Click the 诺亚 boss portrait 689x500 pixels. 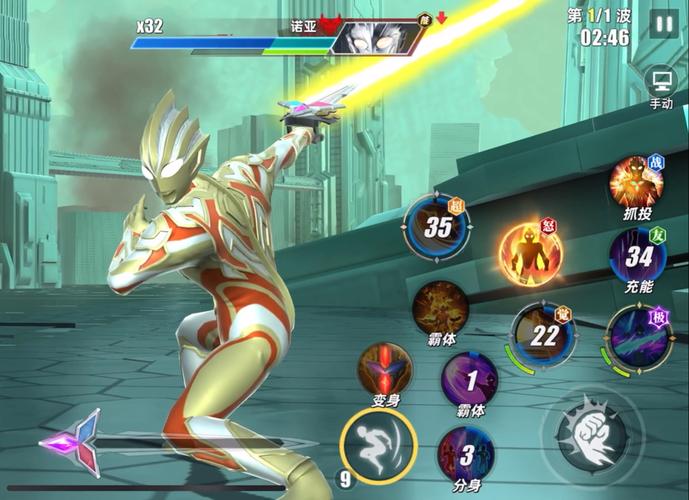(364, 37)
